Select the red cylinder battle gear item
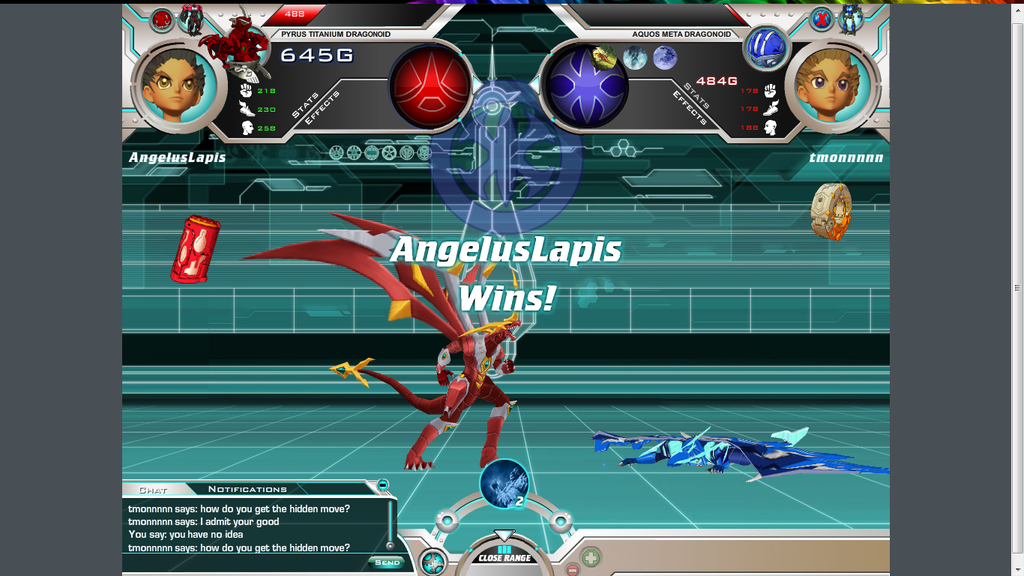 click(195, 248)
